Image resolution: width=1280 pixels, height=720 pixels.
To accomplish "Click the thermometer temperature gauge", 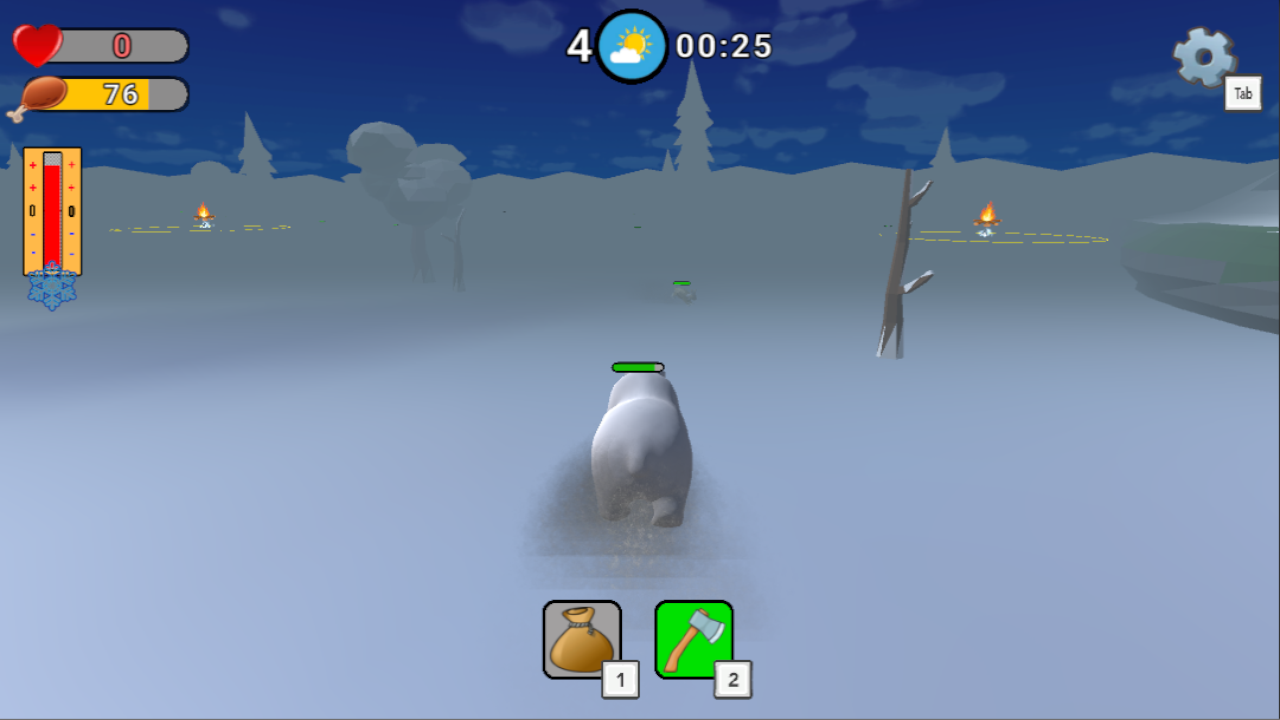I will point(51,210).
